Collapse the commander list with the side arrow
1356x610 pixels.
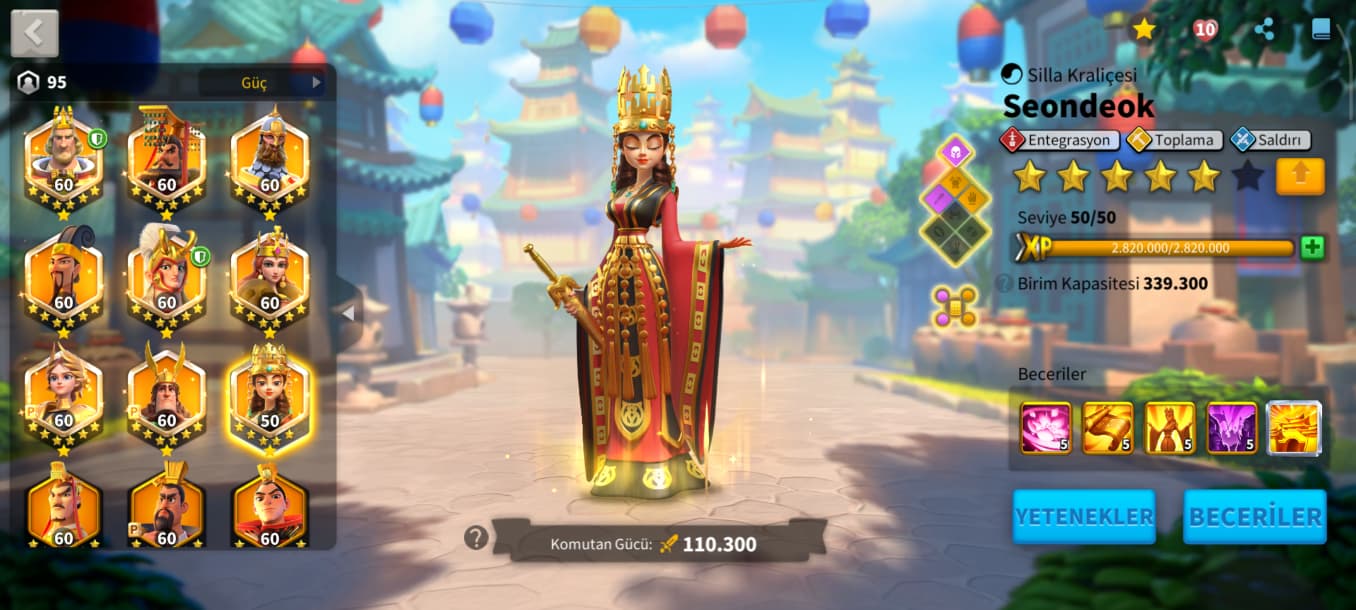(x=347, y=313)
